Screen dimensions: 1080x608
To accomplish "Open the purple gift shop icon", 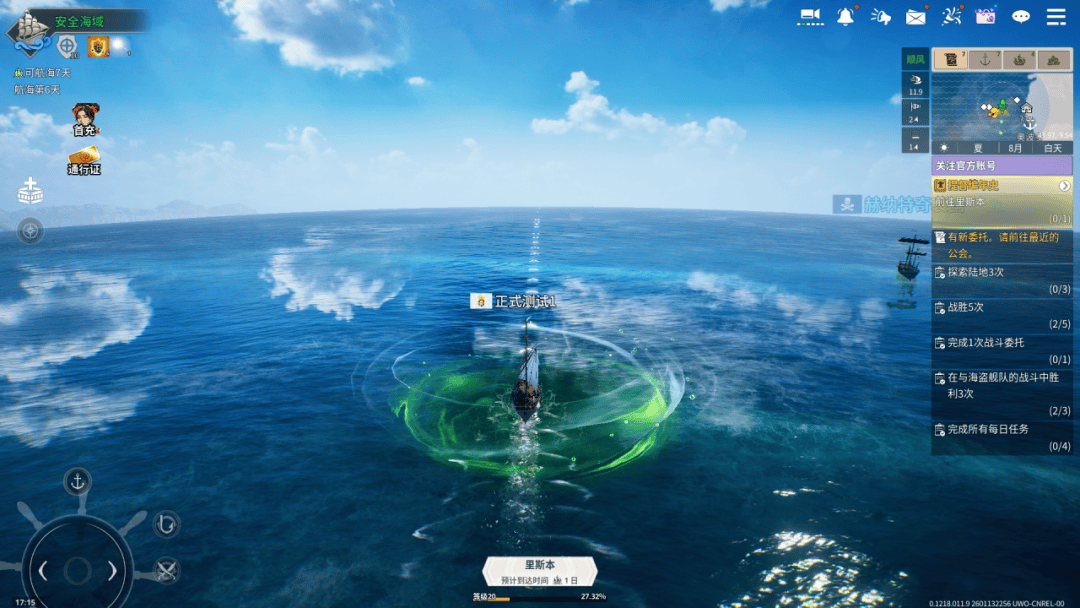I will coord(986,16).
